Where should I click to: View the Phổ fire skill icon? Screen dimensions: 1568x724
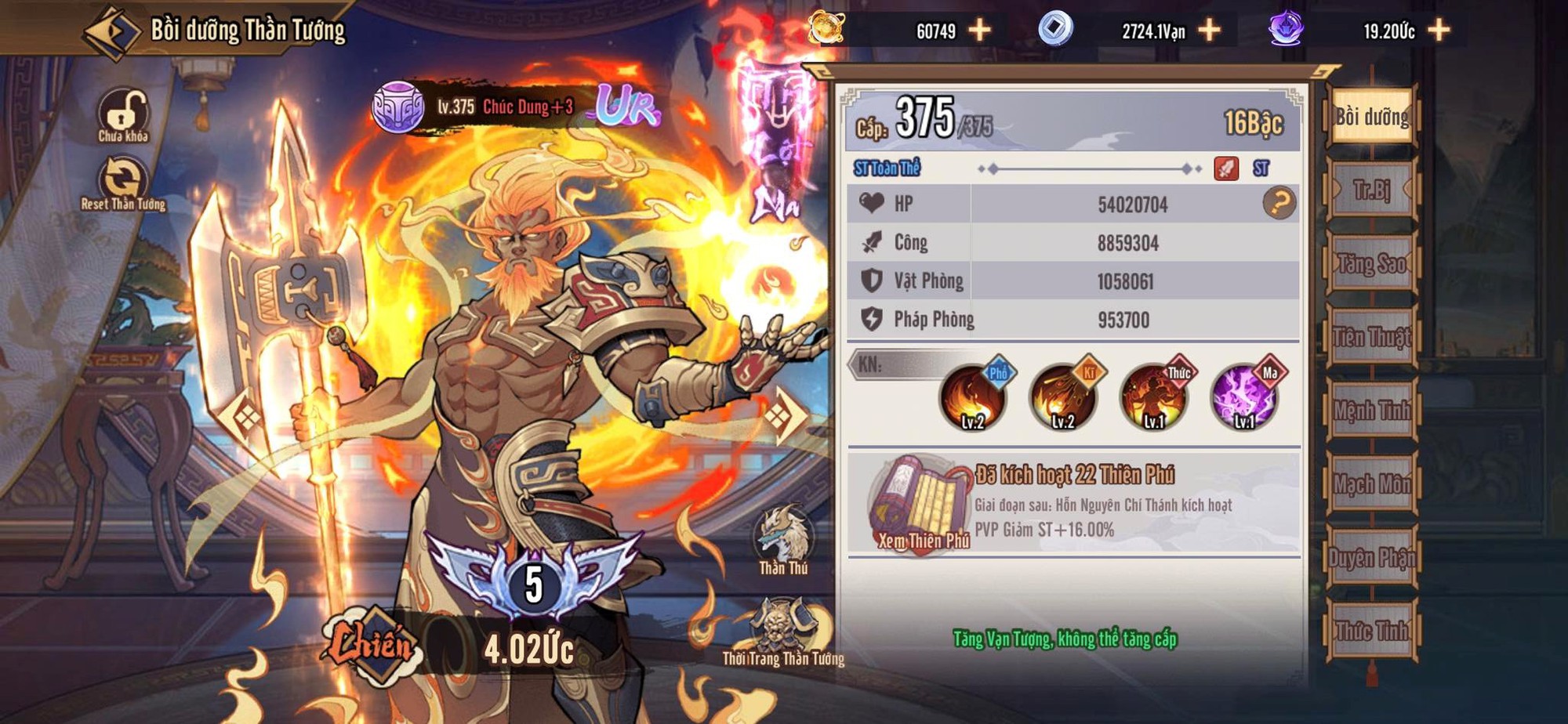pos(973,398)
